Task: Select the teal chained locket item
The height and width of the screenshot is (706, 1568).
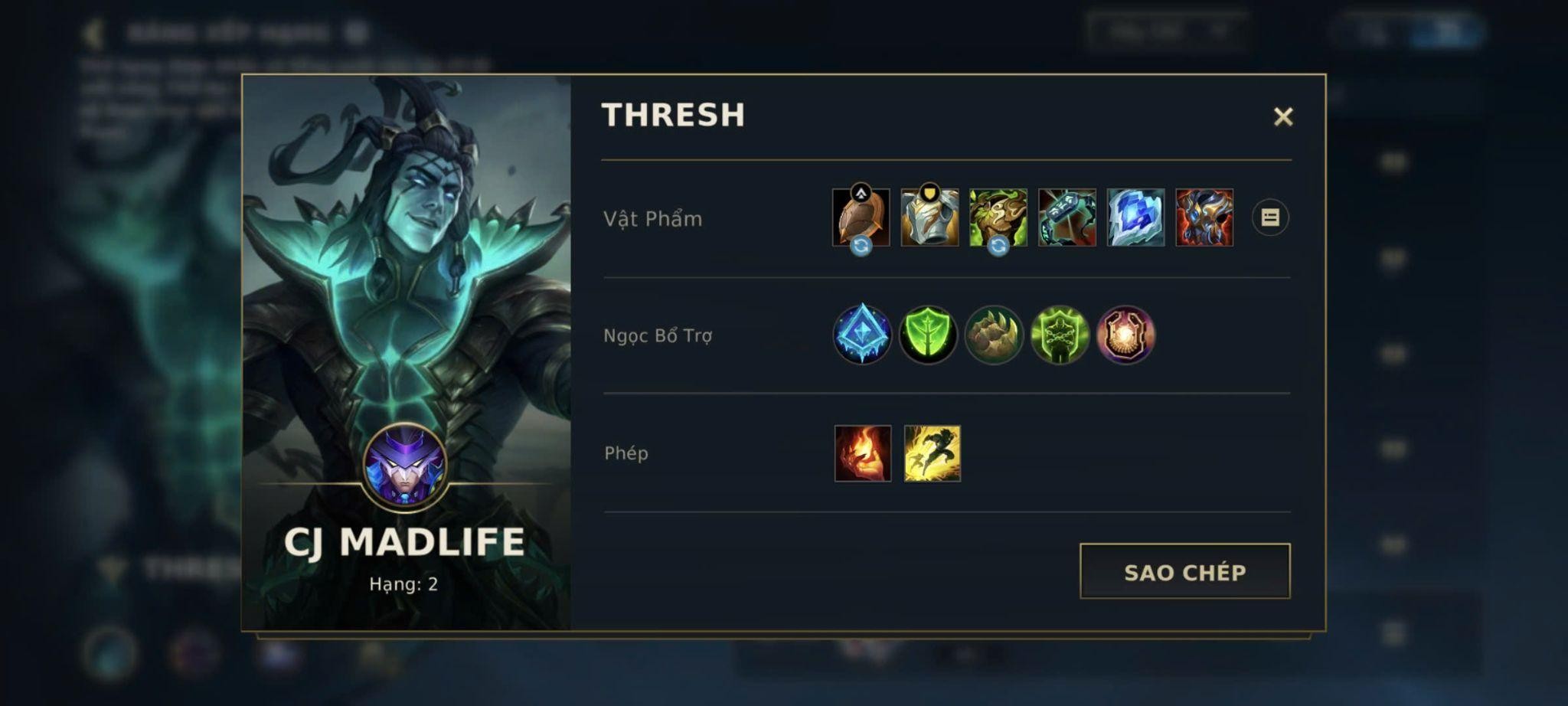Action: click(x=1067, y=218)
